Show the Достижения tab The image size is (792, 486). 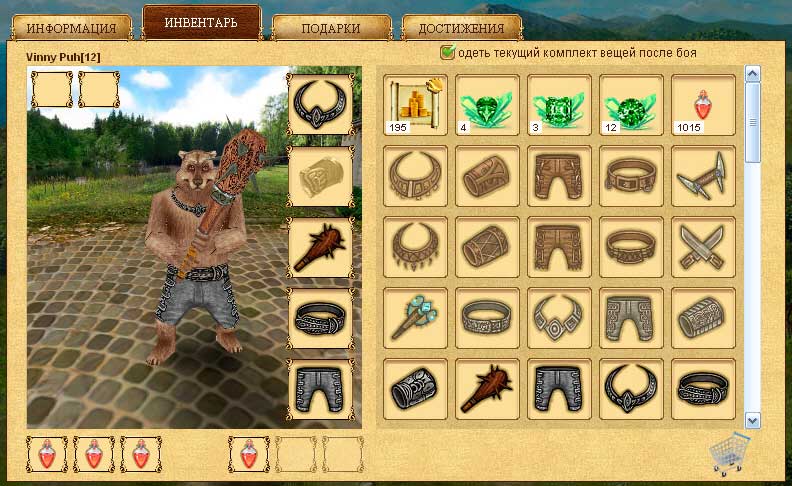pyautogui.click(x=461, y=28)
